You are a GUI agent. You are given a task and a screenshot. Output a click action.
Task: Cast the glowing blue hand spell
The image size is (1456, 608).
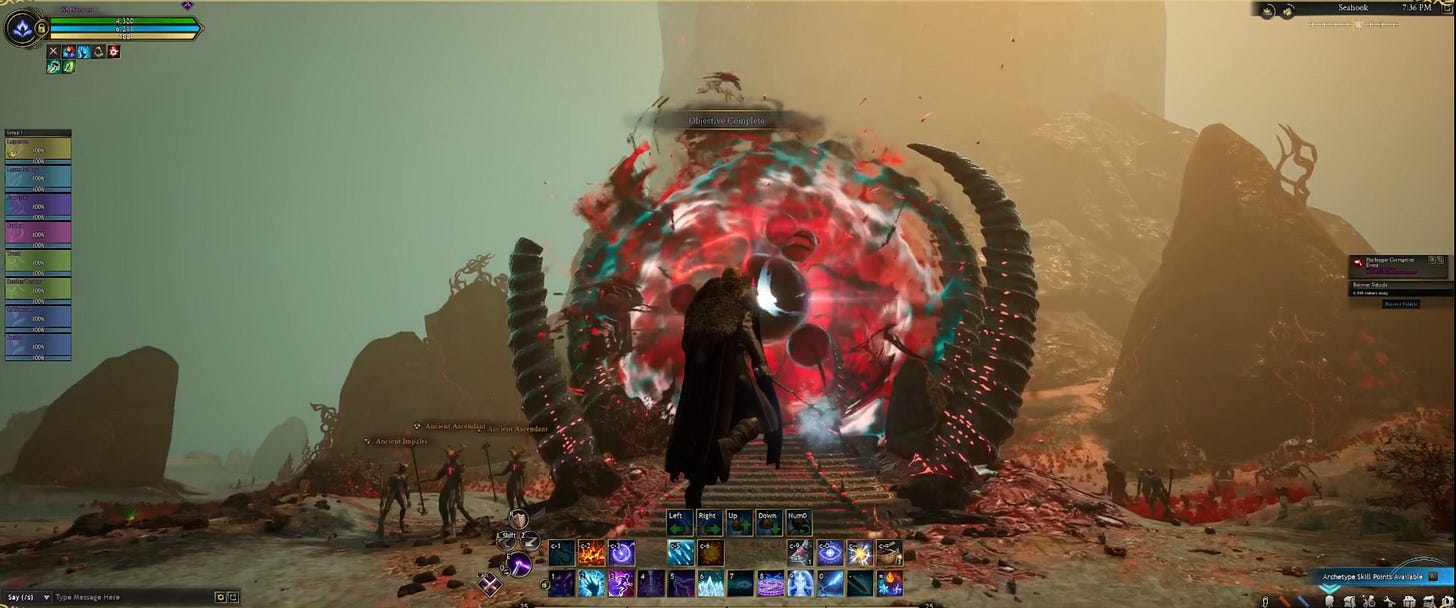591,582
